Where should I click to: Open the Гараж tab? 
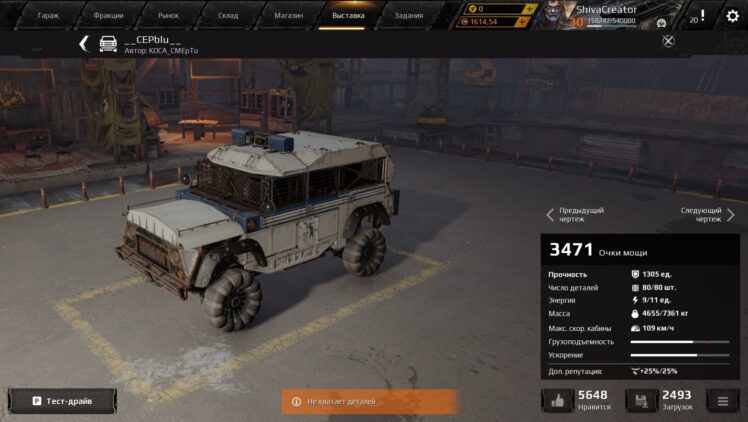(47, 16)
